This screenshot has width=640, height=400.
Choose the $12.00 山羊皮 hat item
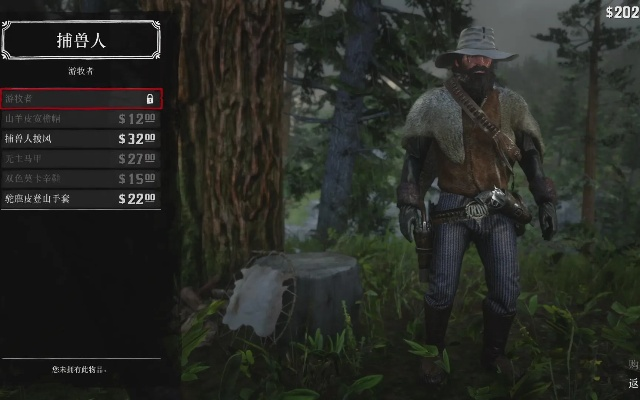[x=81, y=119]
